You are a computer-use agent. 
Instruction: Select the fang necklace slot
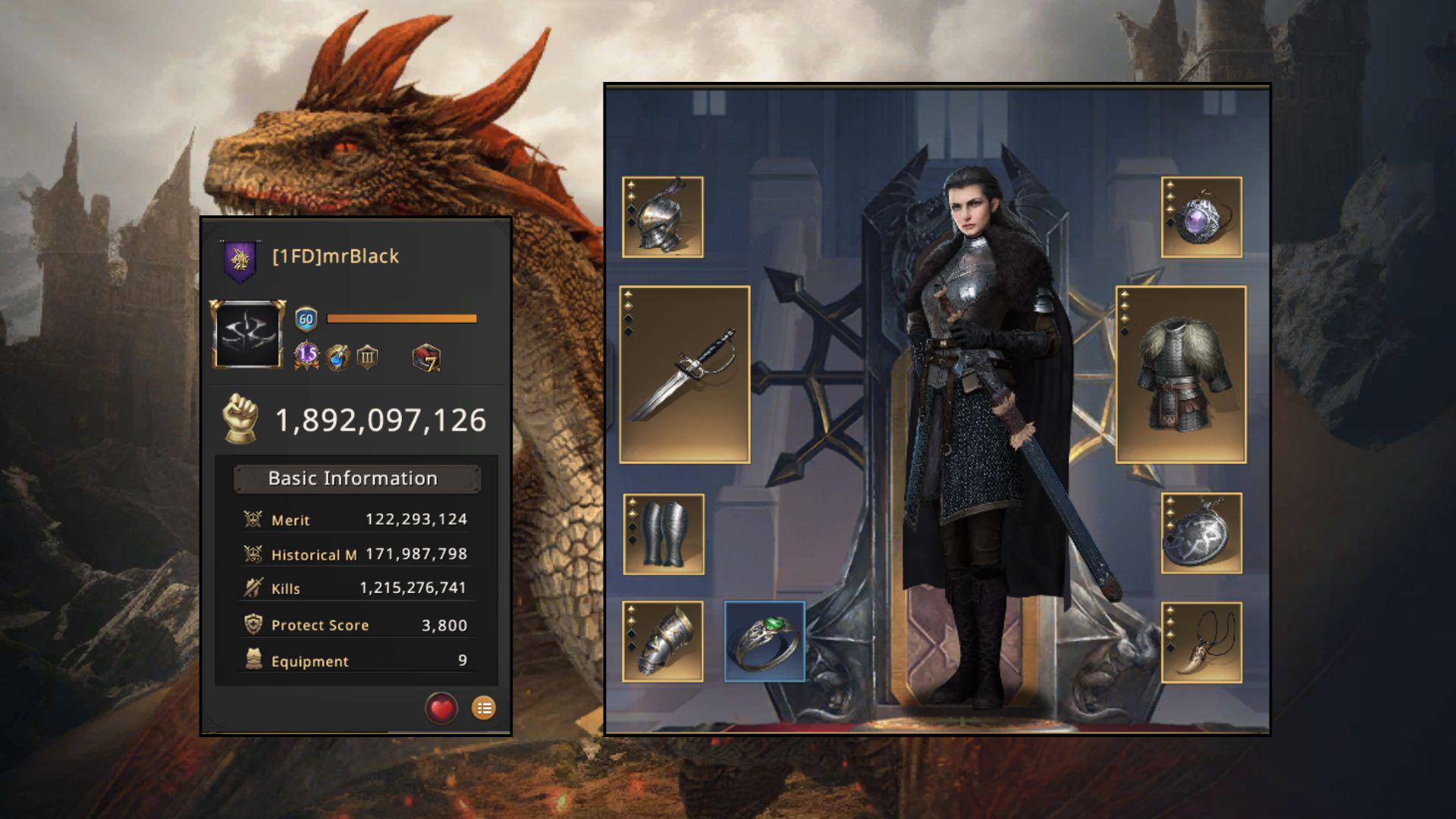click(x=1201, y=642)
